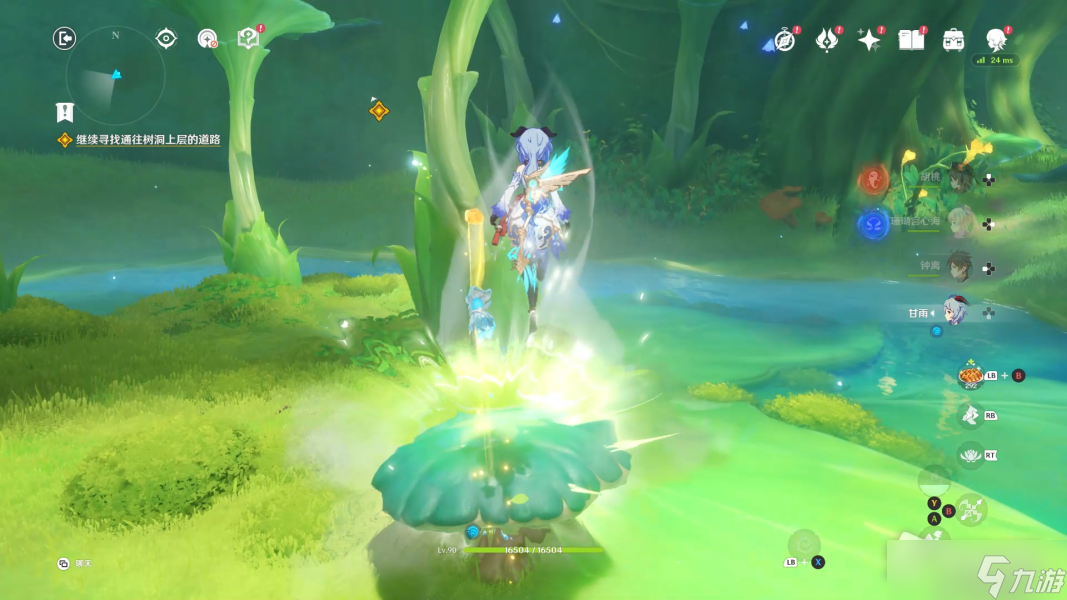
Task: Open the quest guide book icon
Action: tap(248, 38)
